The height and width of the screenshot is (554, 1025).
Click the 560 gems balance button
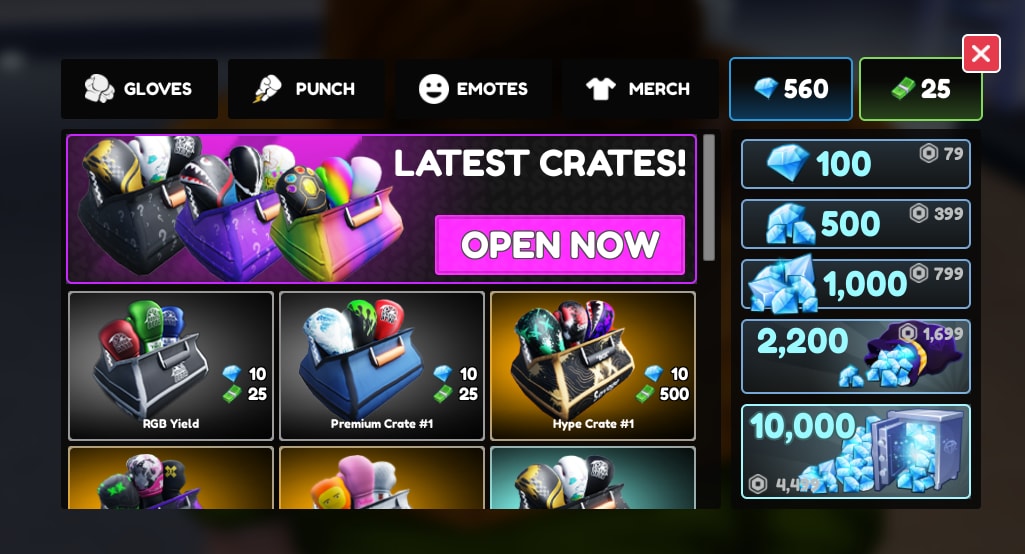point(791,89)
